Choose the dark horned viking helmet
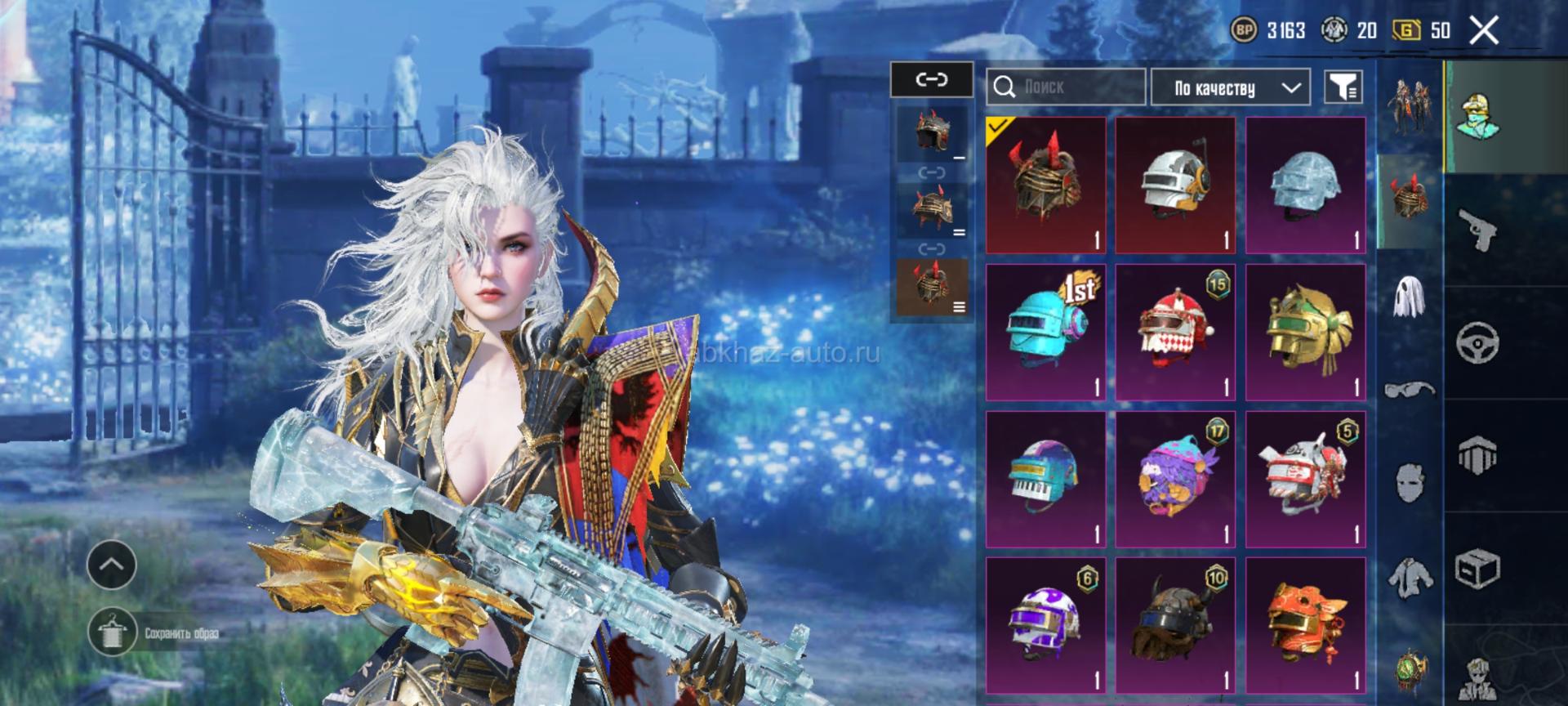 (1175, 627)
